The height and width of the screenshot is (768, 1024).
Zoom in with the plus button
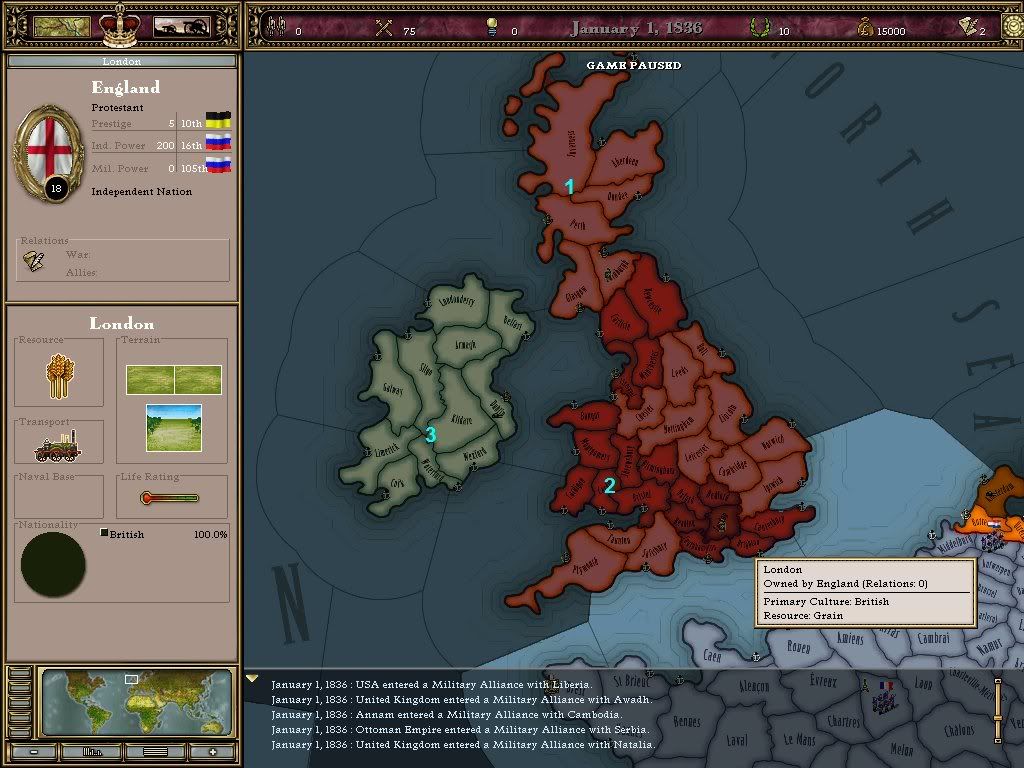(213, 752)
